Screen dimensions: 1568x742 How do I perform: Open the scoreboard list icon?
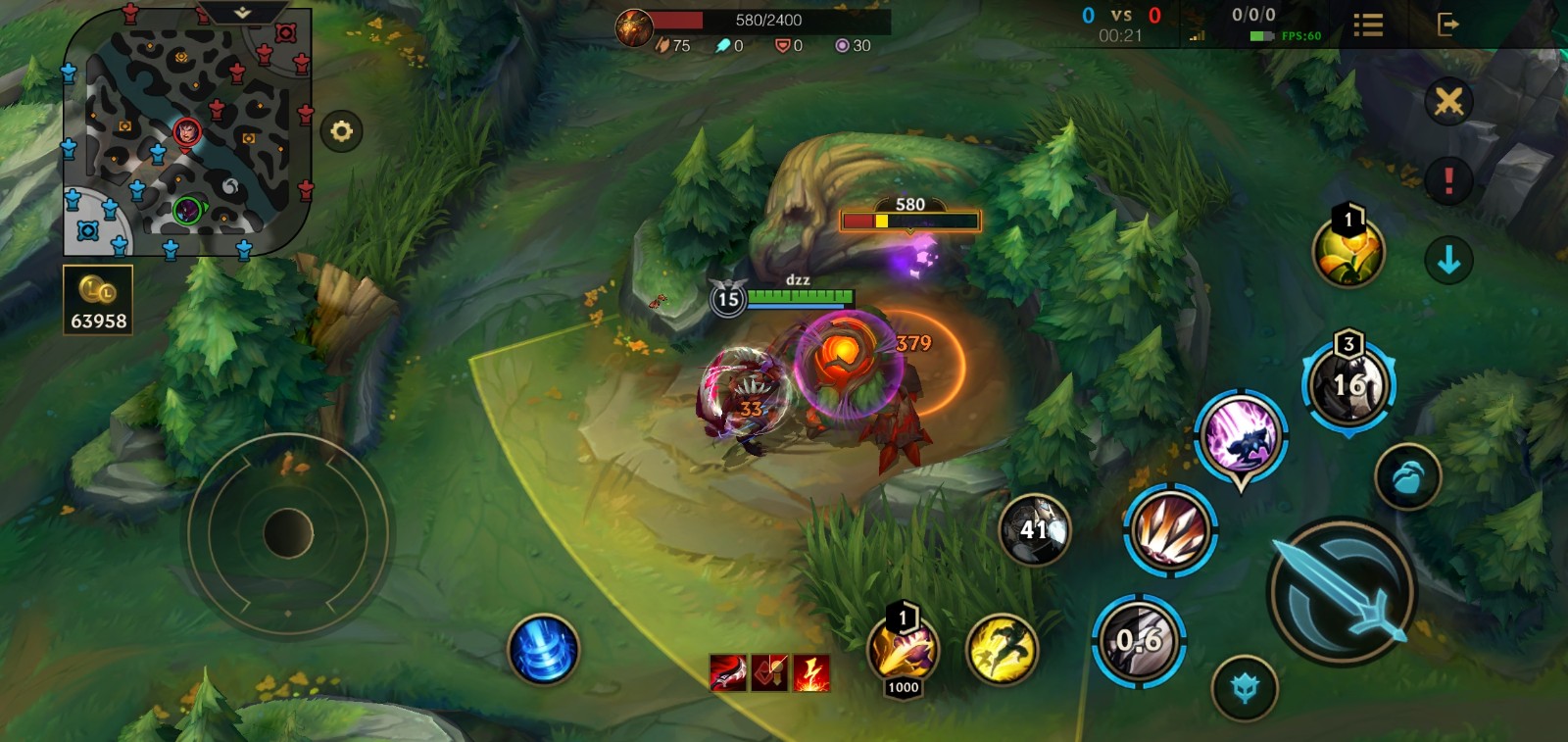tap(1368, 25)
